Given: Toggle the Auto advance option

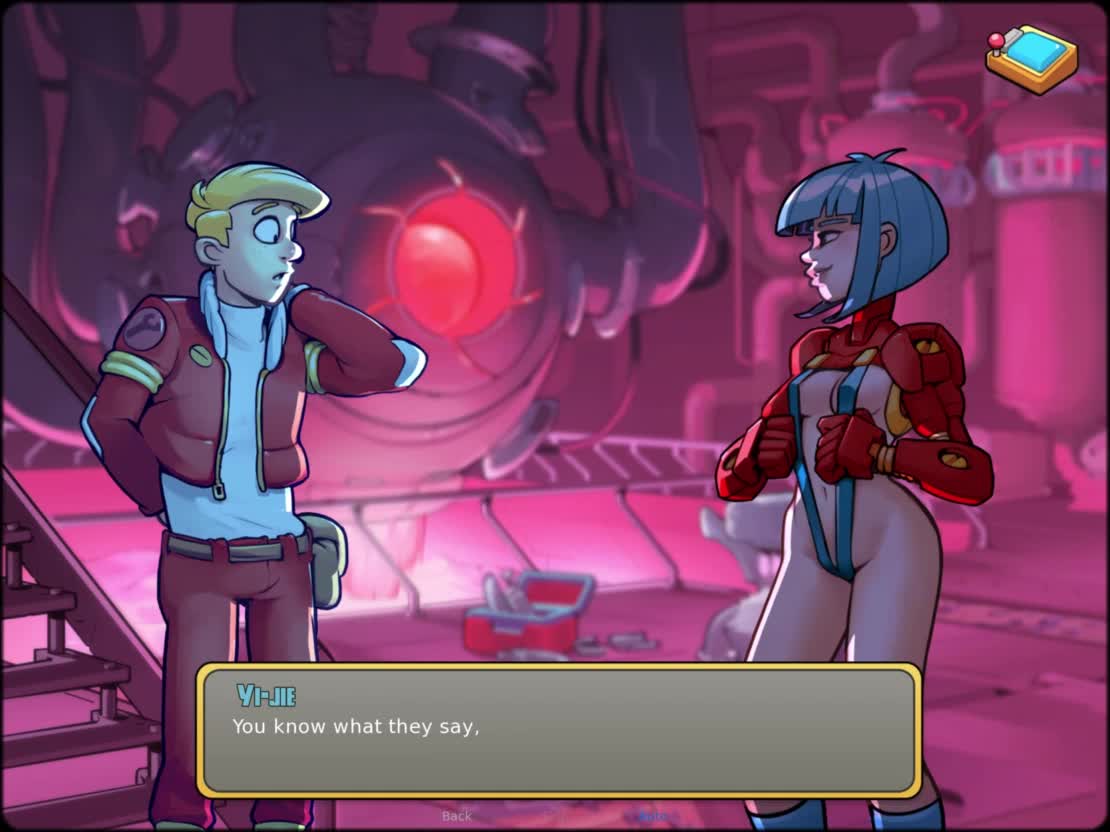Looking at the screenshot, I should 653,816.
